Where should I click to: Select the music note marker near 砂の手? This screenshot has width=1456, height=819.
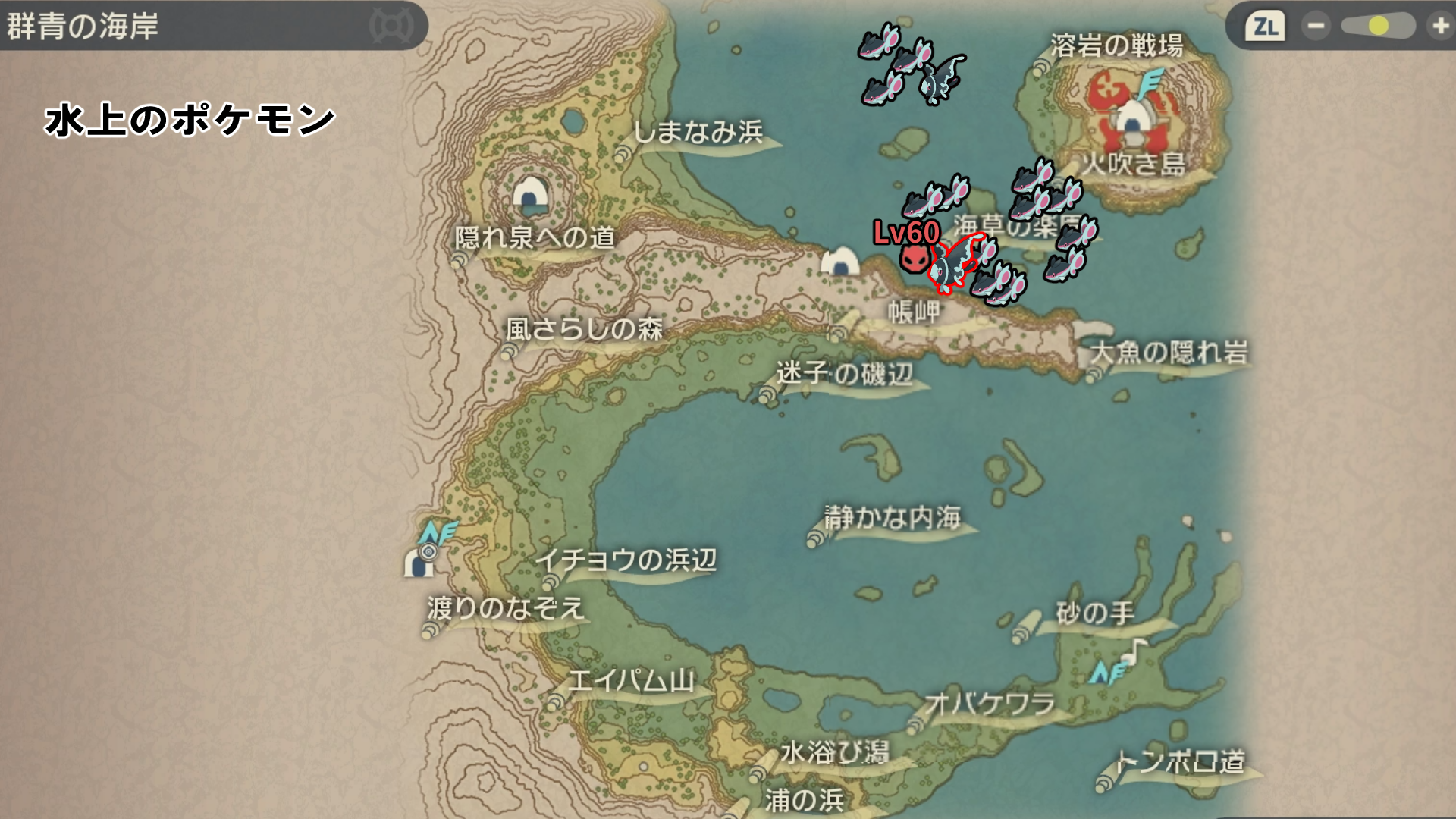1135,650
